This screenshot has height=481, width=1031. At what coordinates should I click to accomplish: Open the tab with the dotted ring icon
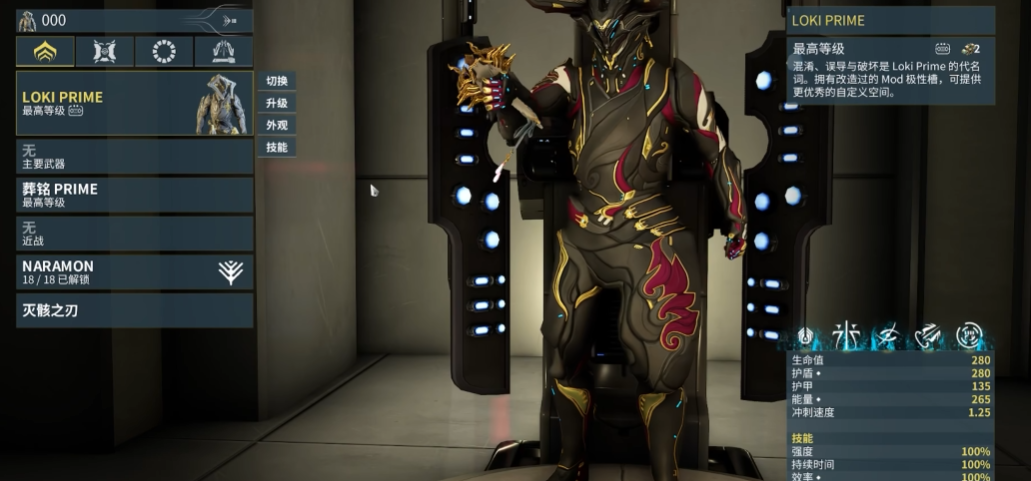(164, 52)
